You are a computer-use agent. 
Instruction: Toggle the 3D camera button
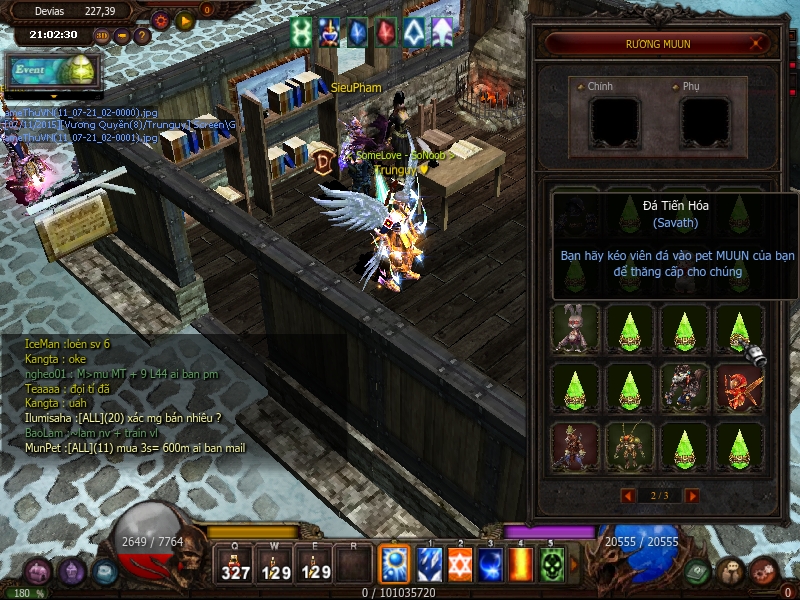tap(102, 36)
